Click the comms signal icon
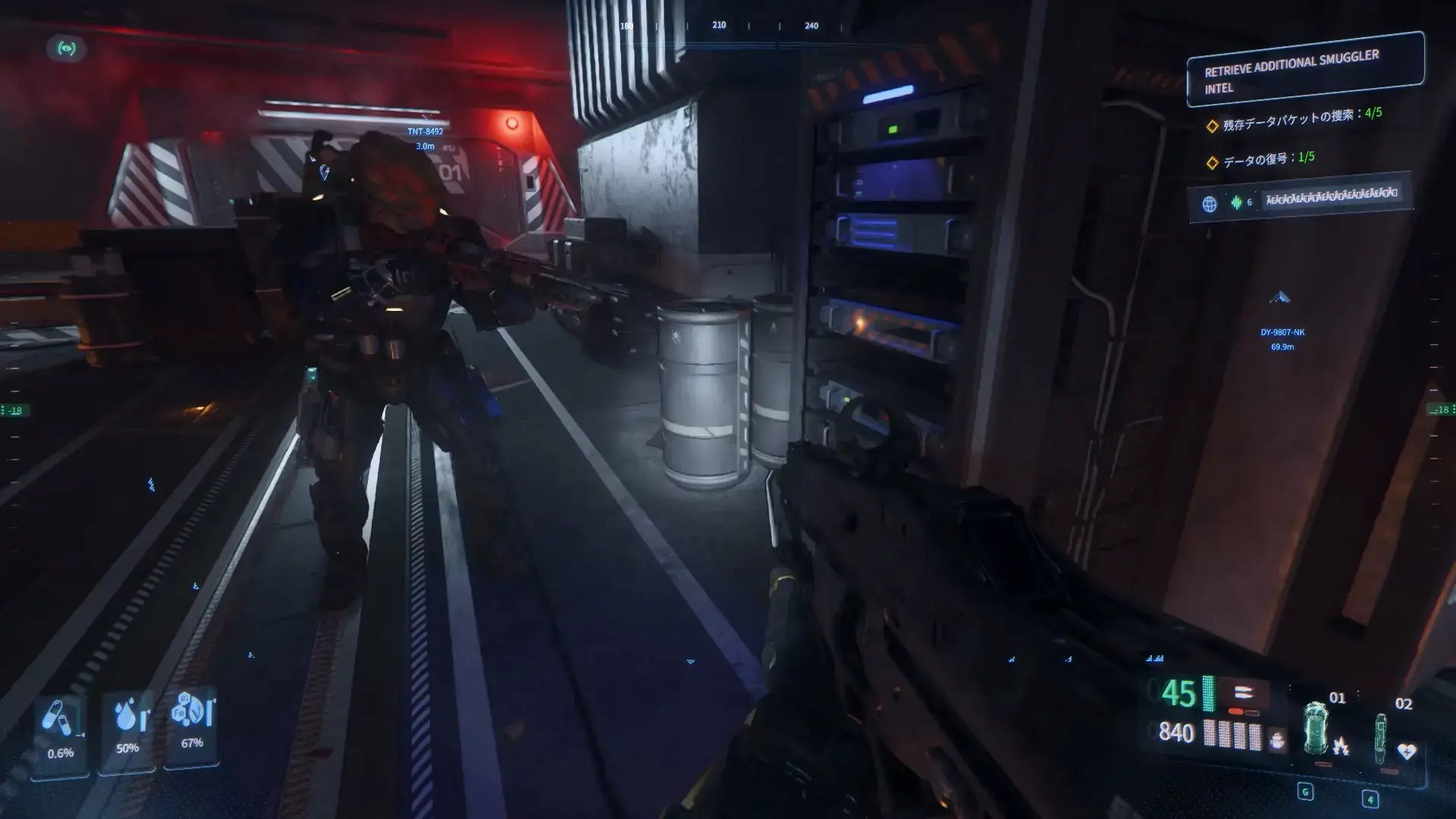 pyautogui.click(x=67, y=49)
